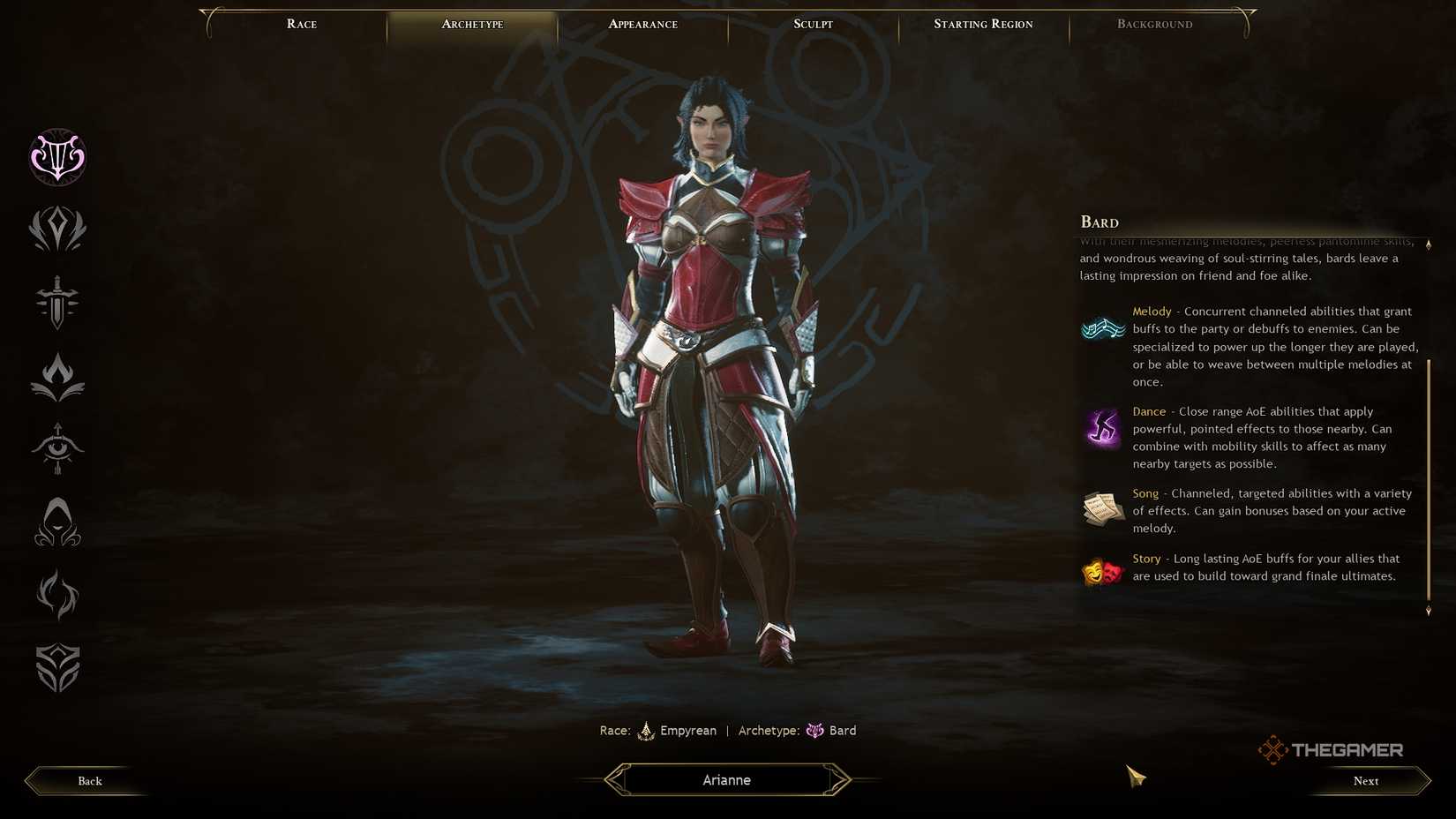Select the angular emblem archetype icon below Bard
Viewport: 1456px width, 819px height.
tap(56, 229)
